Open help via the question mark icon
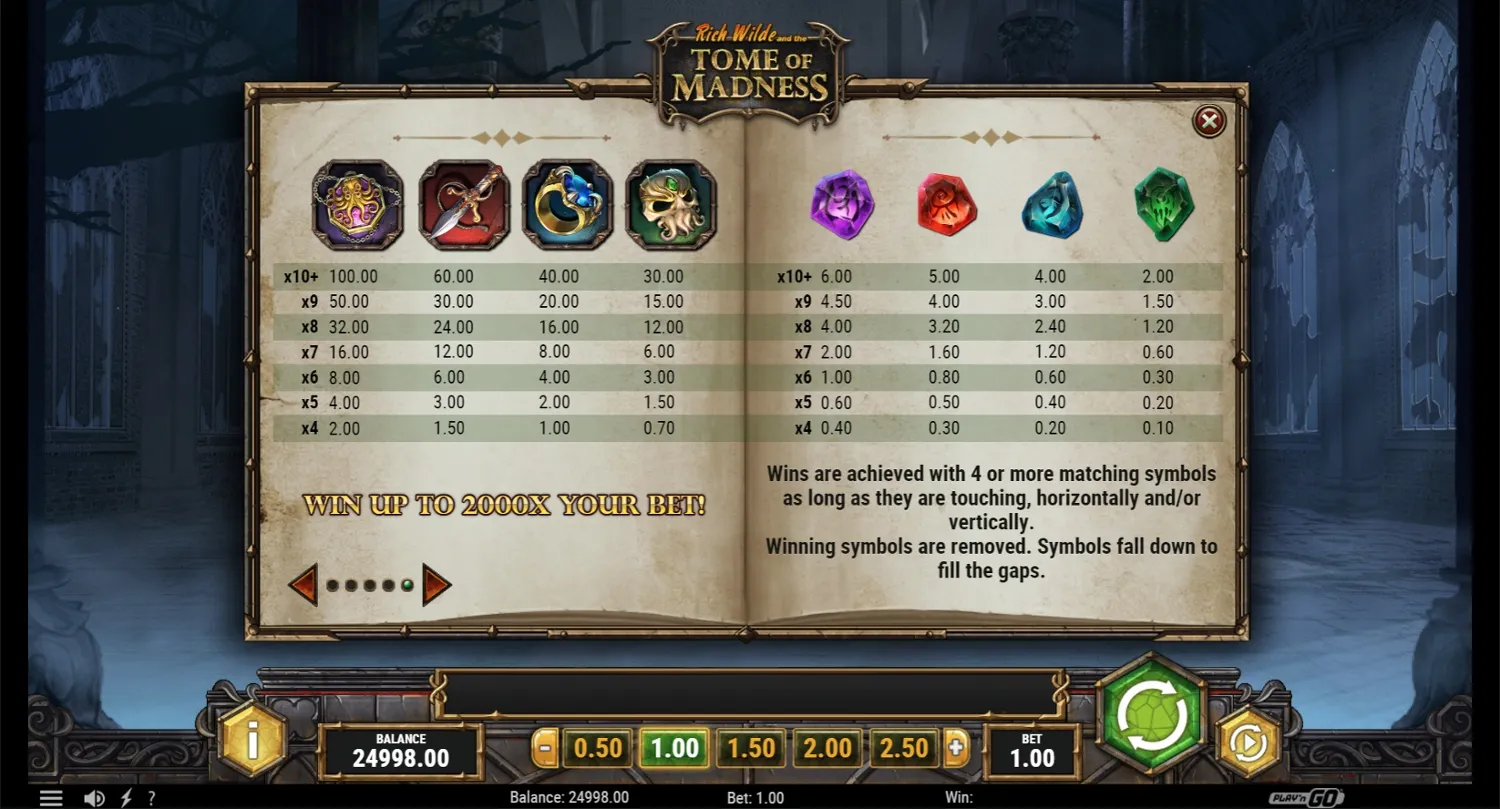1500x809 pixels. (151, 797)
